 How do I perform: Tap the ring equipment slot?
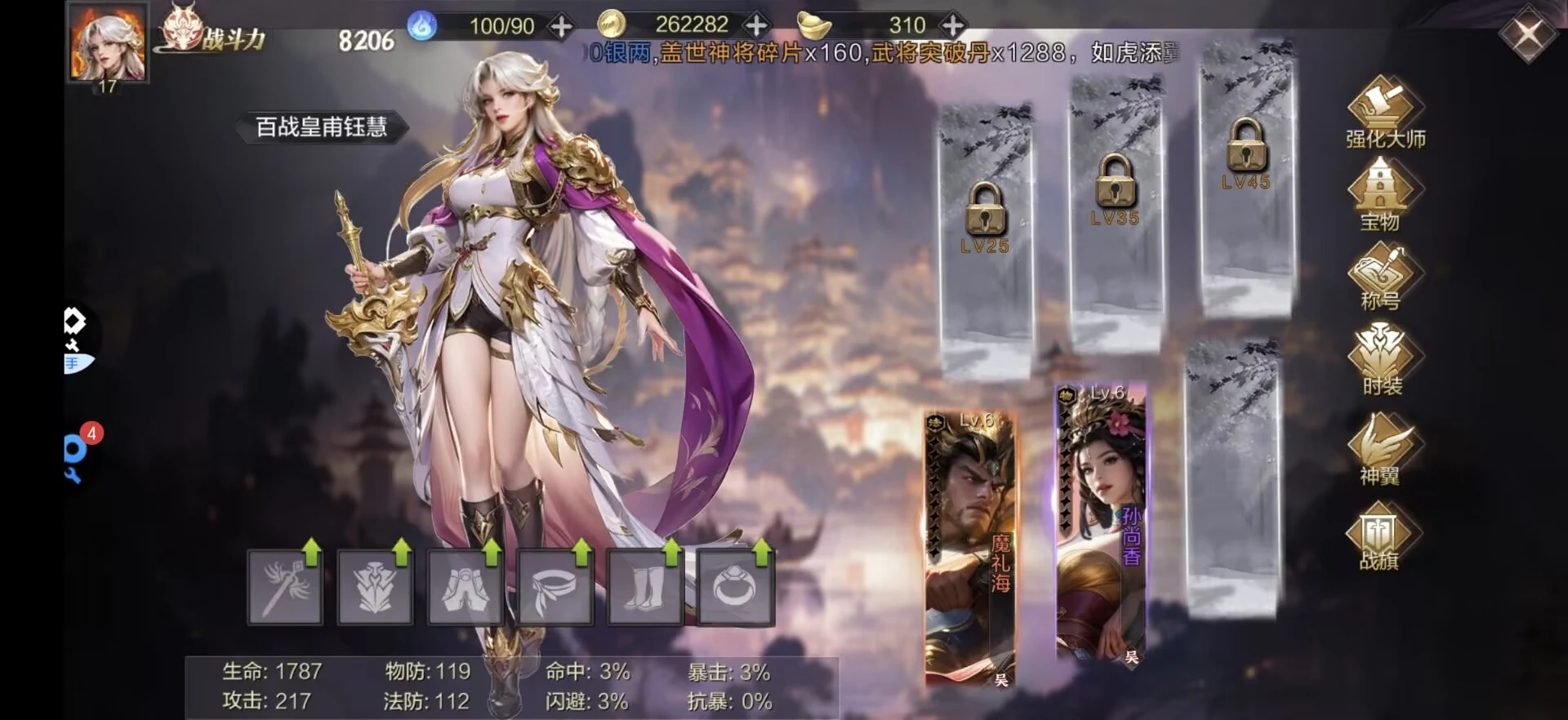point(734,587)
